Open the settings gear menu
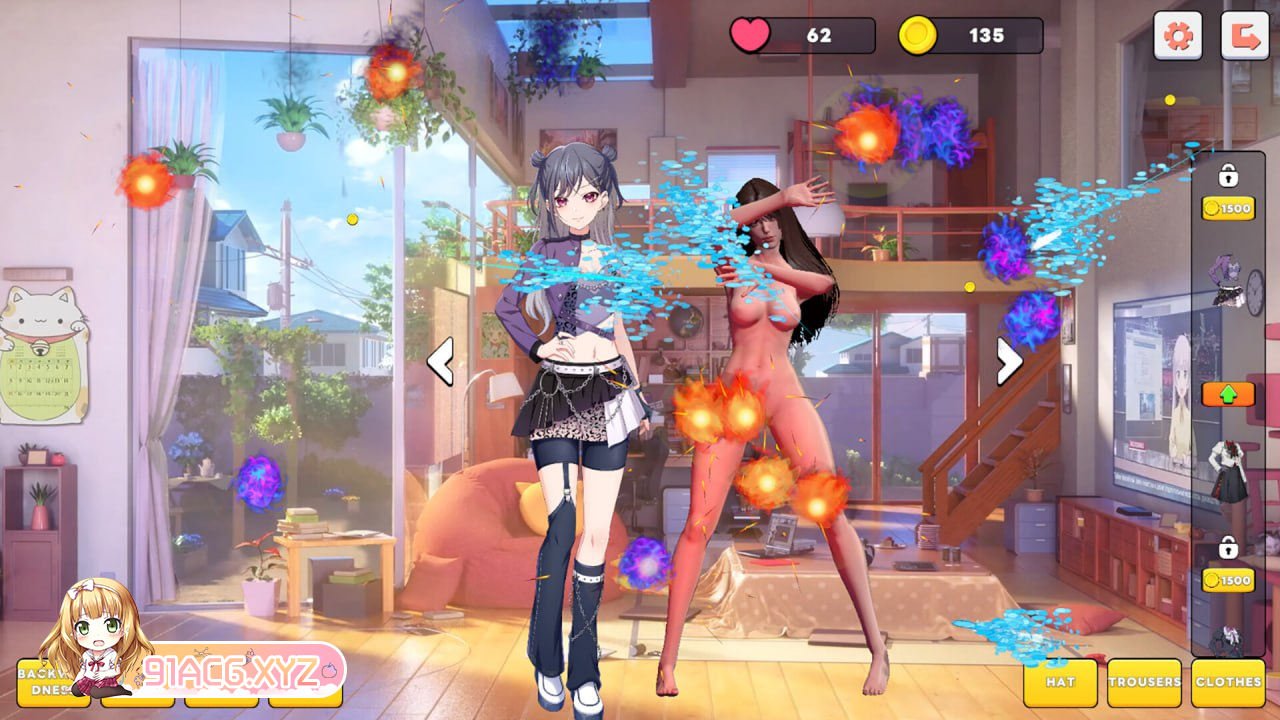This screenshot has height=720, width=1280. click(1178, 36)
